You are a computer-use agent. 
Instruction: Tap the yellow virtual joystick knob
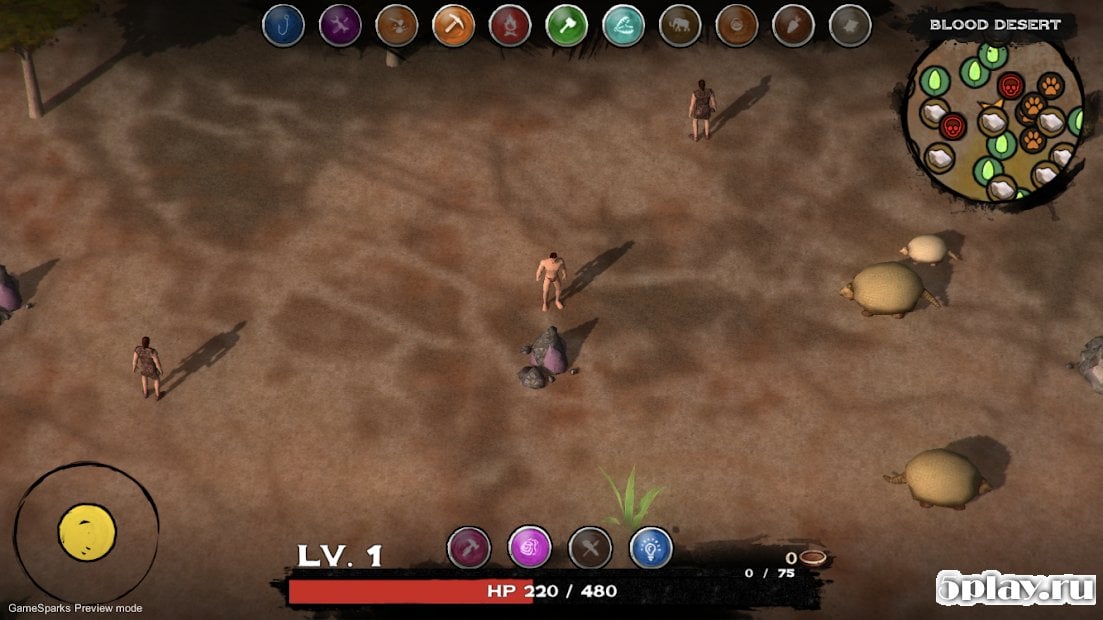pyautogui.click(x=87, y=532)
